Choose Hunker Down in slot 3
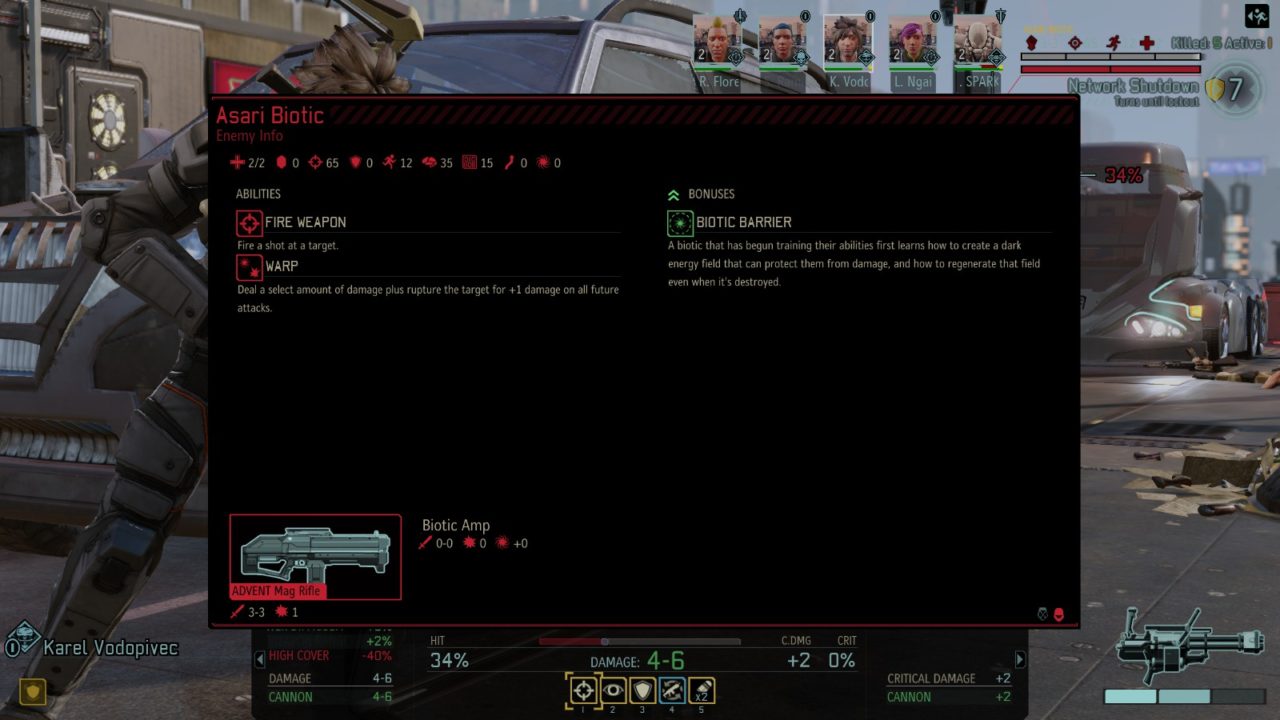The width and height of the screenshot is (1280, 720). pos(641,690)
